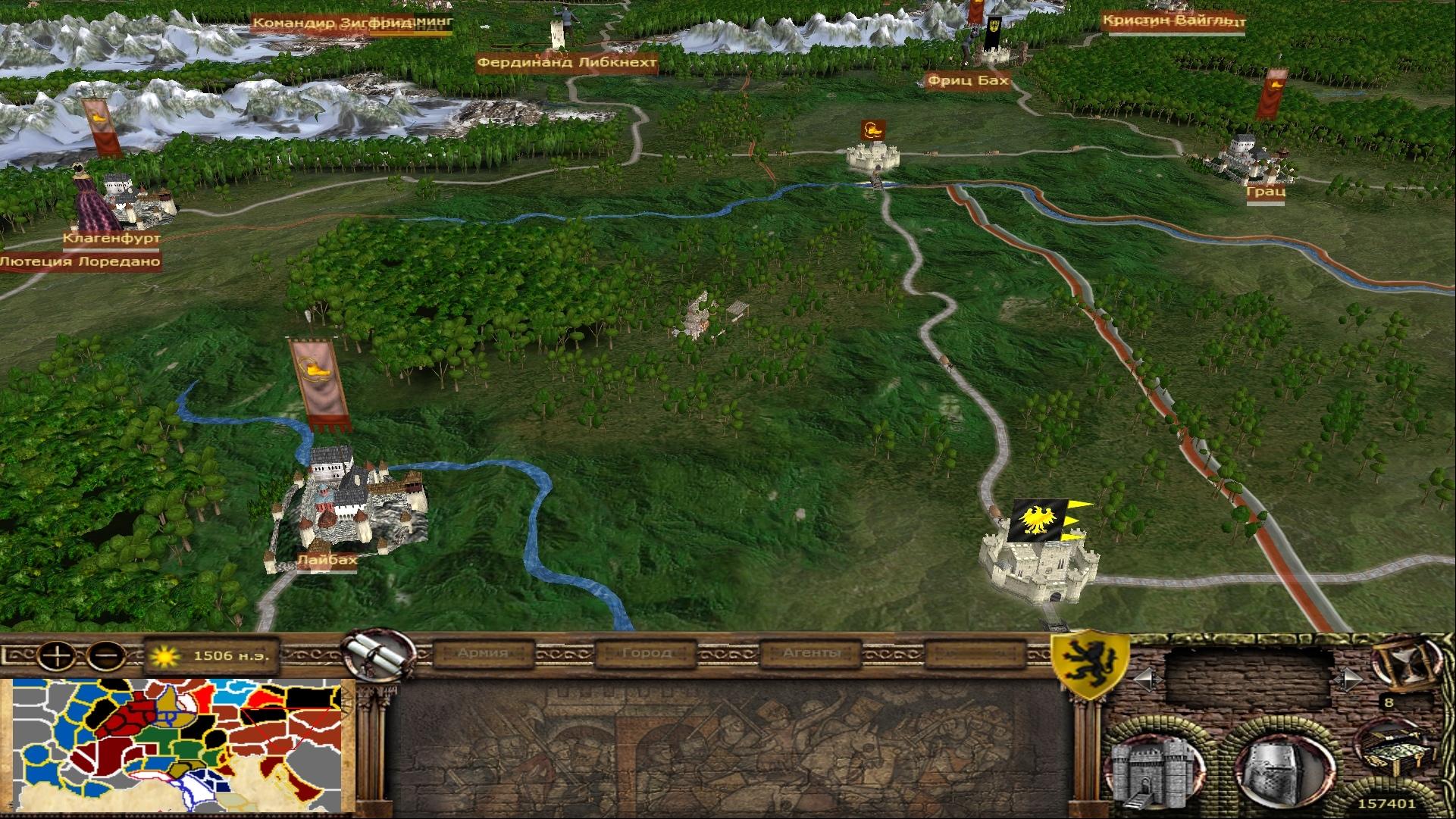This screenshot has height=819, width=1456.
Task: Zoom out the minimap with the minus button
Action: pos(107,654)
